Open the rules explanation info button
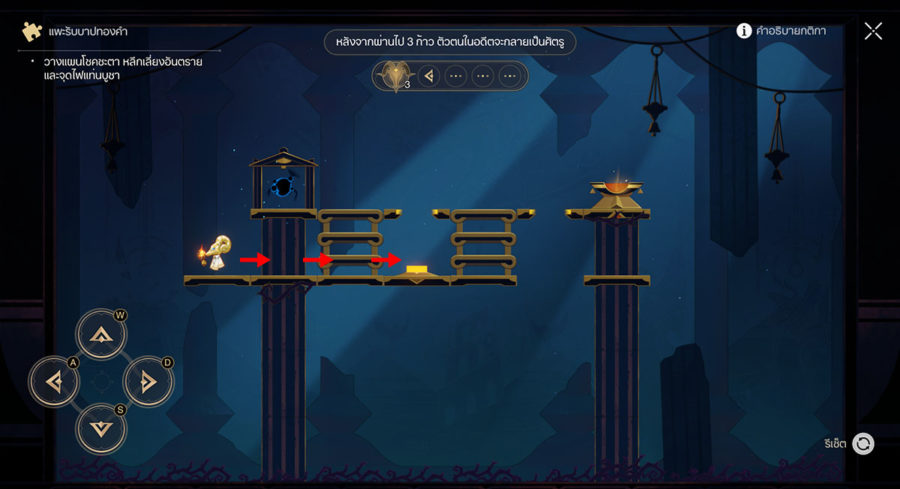 point(744,31)
